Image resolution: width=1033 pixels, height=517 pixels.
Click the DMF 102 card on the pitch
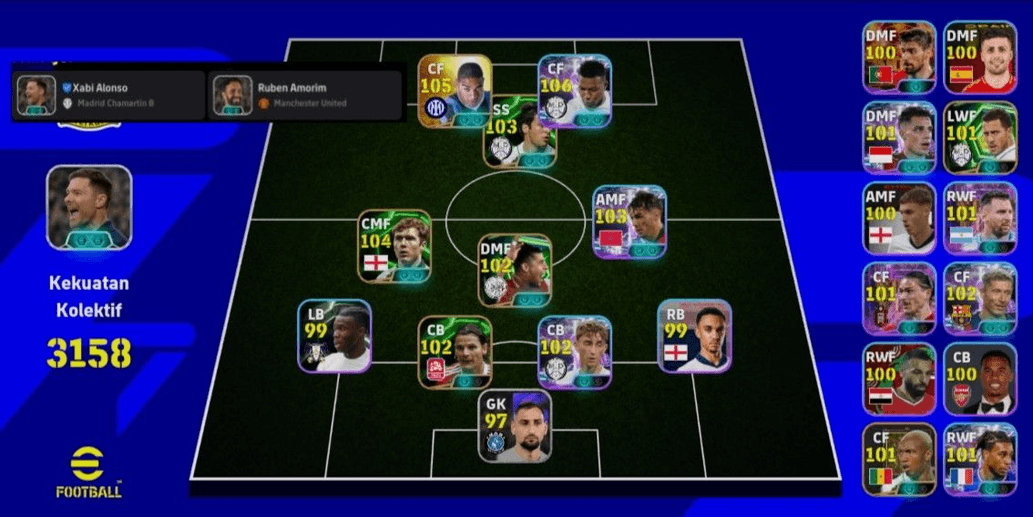[x=514, y=270]
